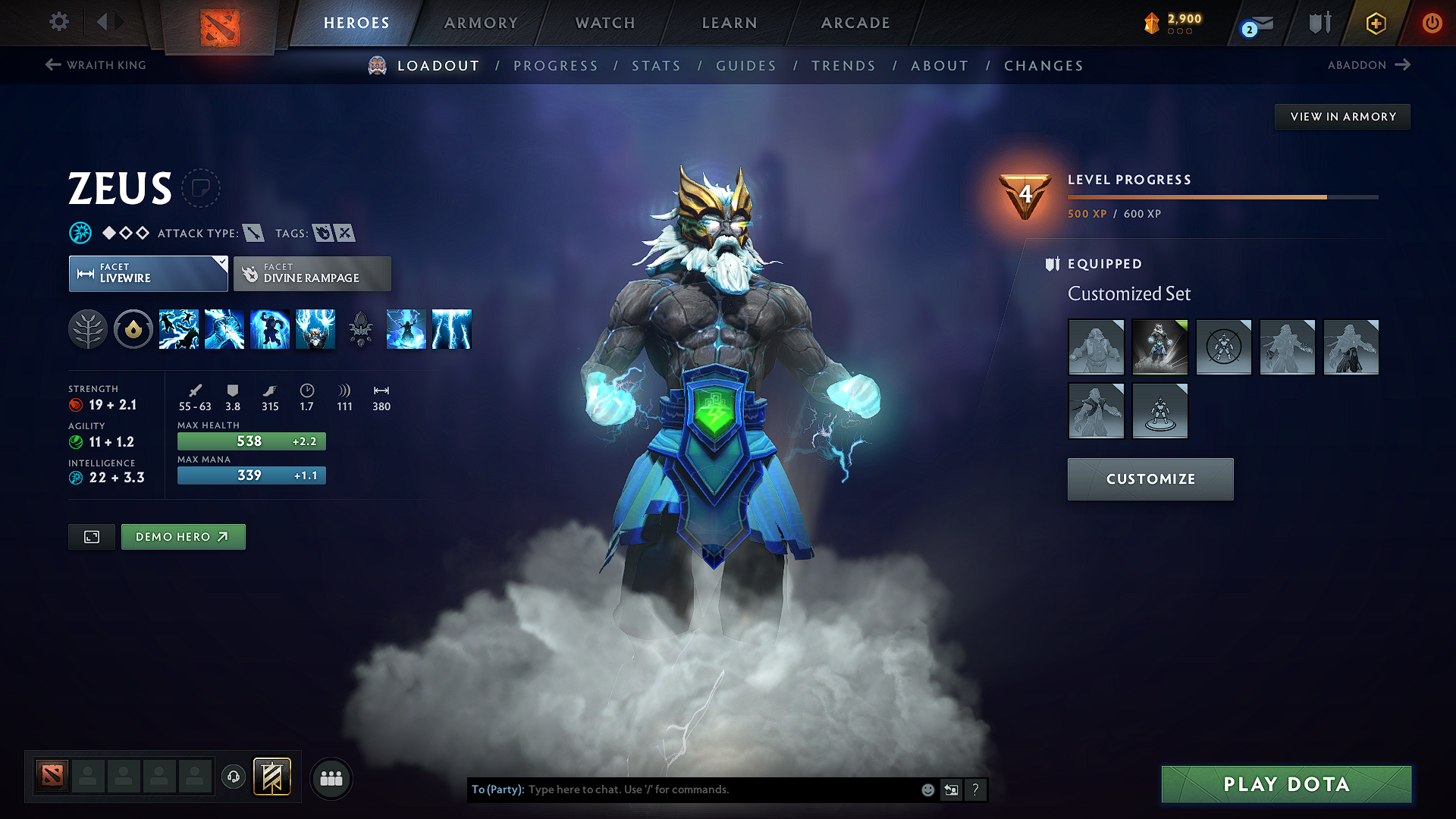Open the ARMORY section in top navigation
This screenshot has width=1456, height=819.
[481, 23]
